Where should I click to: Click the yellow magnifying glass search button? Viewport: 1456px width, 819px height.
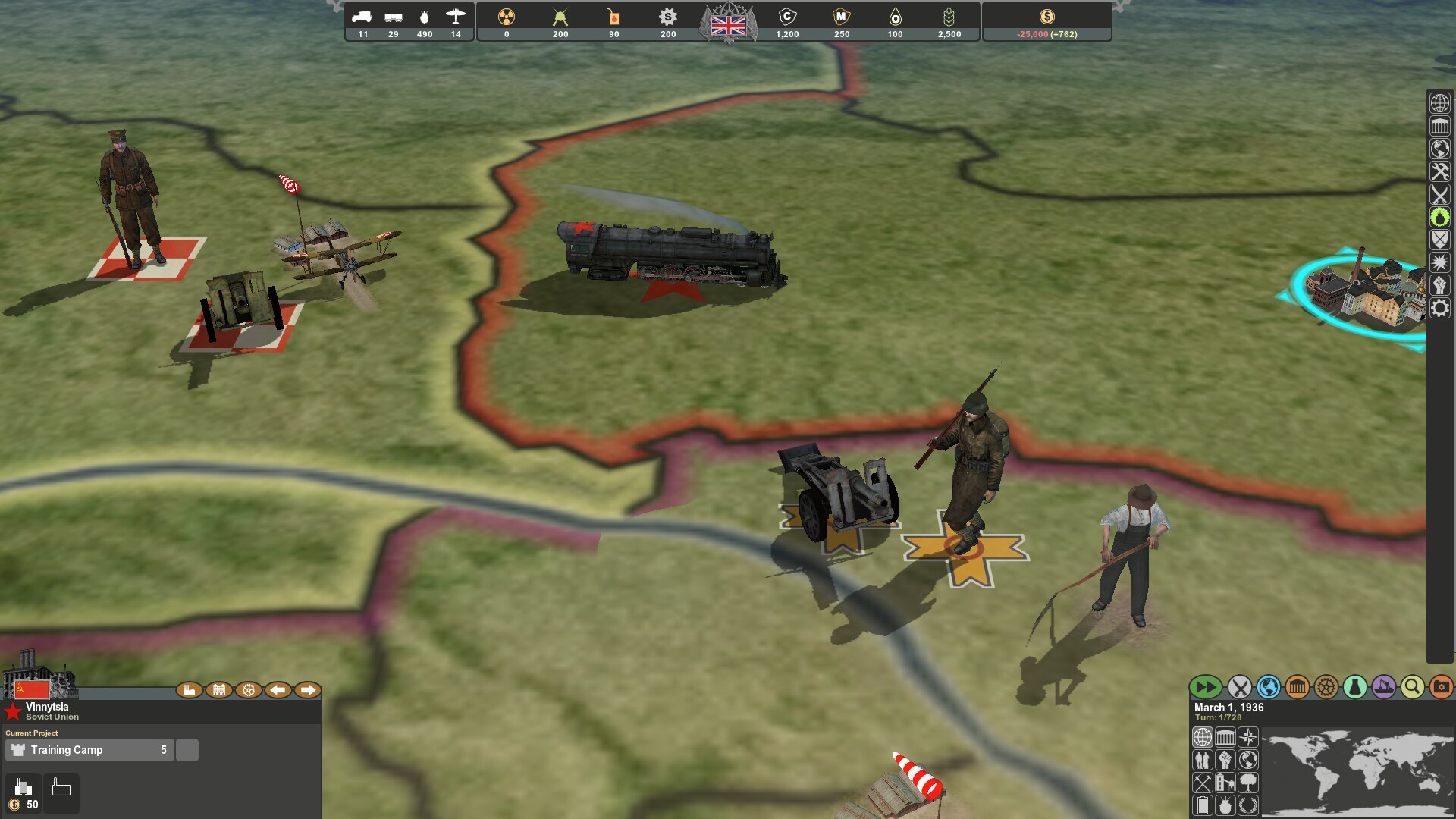1412,688
